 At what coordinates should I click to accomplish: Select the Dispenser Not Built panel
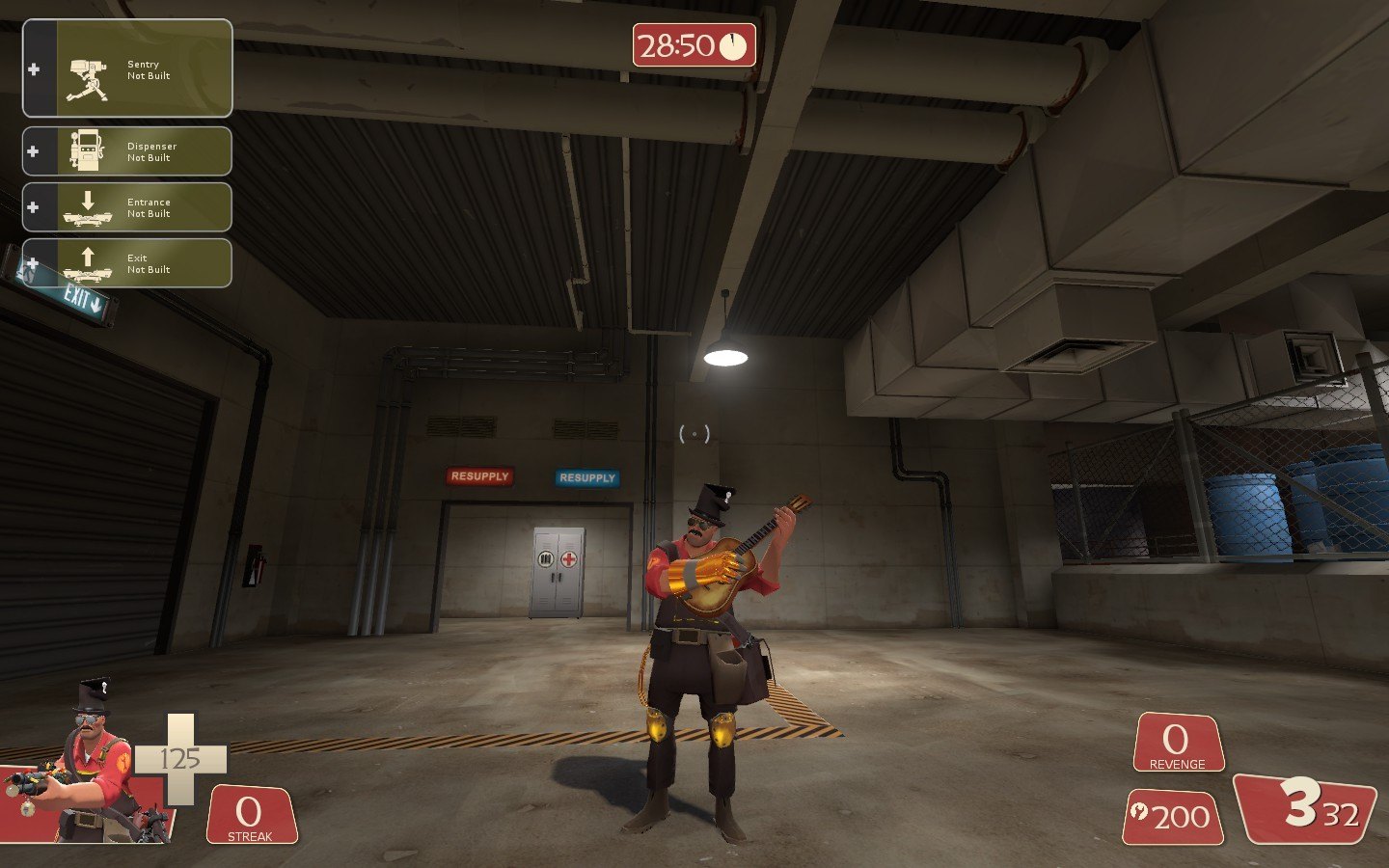(127, 151)
